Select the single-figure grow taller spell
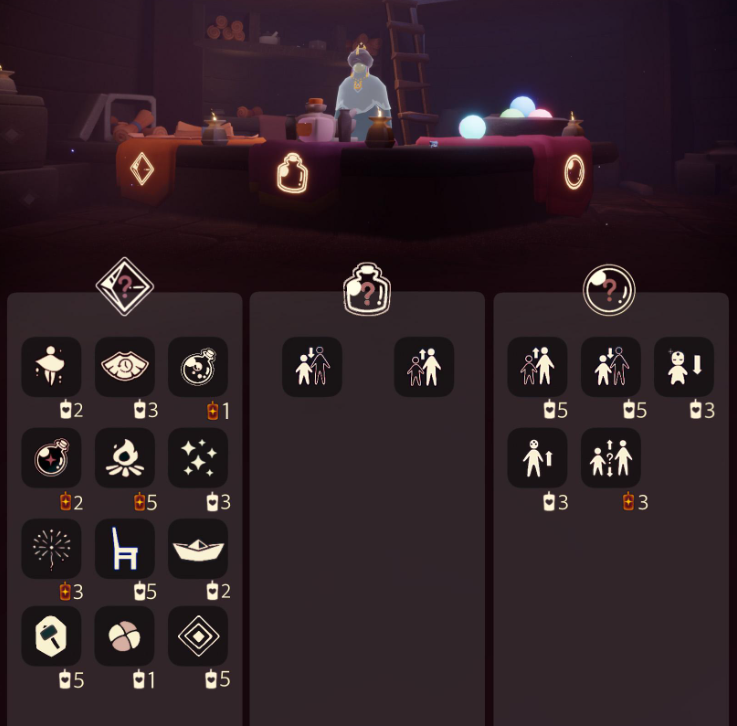Image resolution: width=737 pixels, height=726 pixels. pos(538,458)
